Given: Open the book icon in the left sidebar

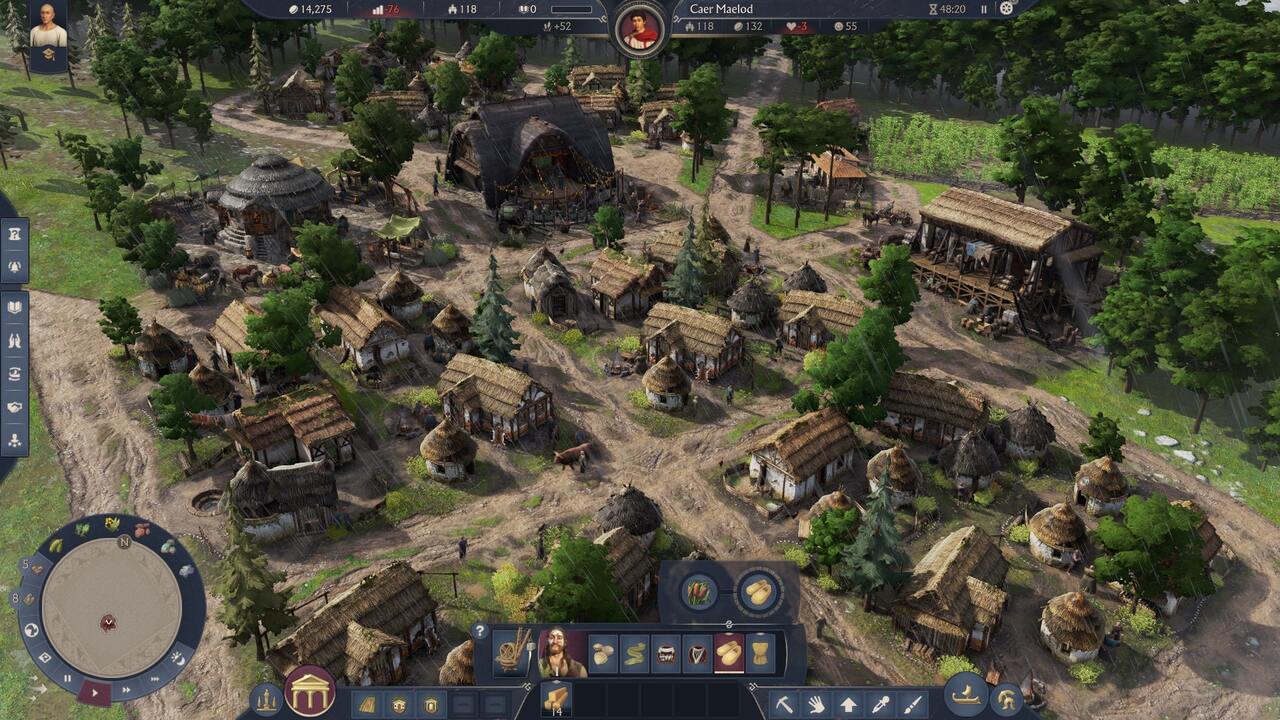Looking at the screenshot, I should pyautogui.click(x=14, y=308).
